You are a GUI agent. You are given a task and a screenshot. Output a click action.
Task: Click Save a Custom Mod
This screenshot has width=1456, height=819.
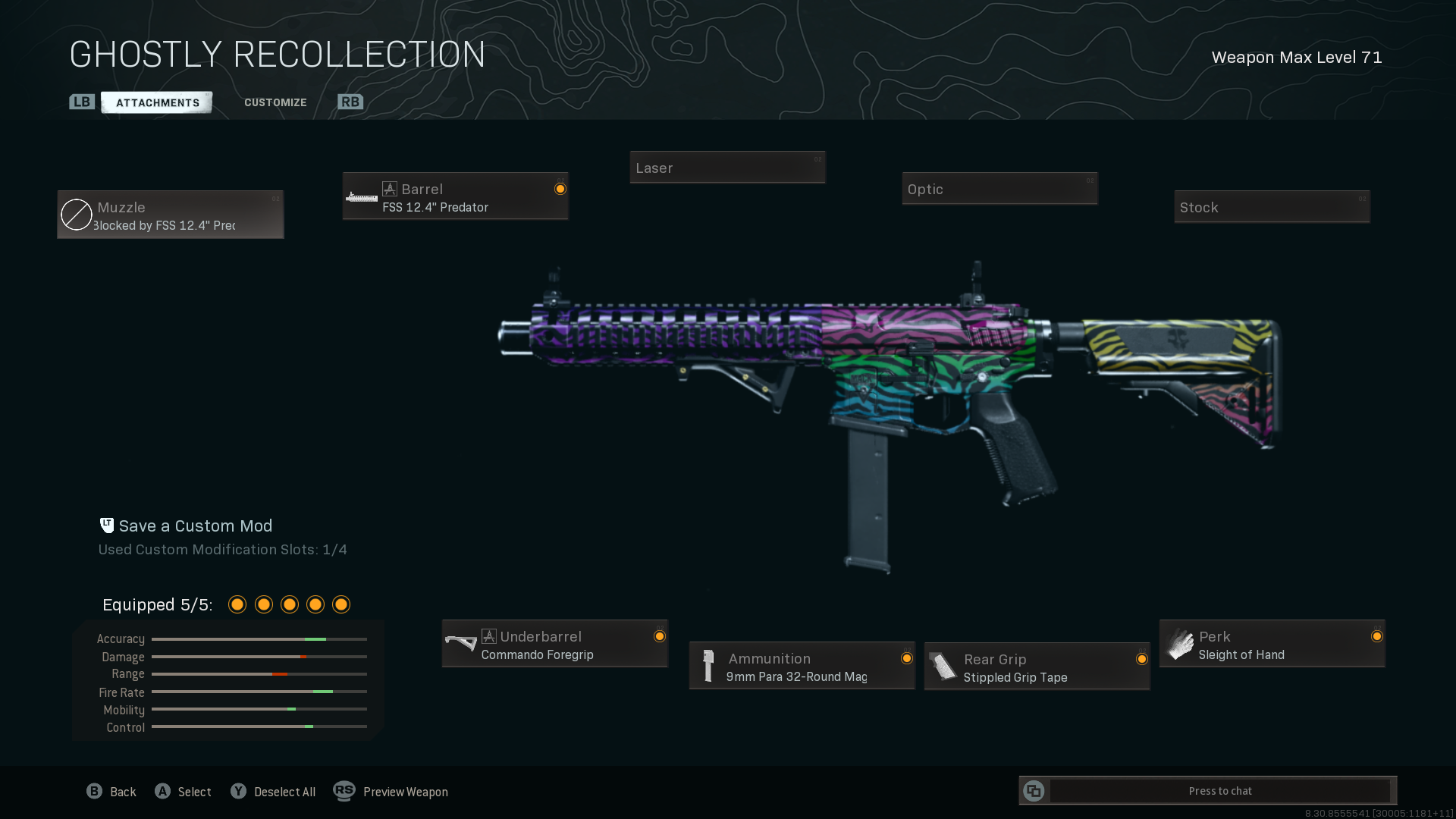(195, 526)
